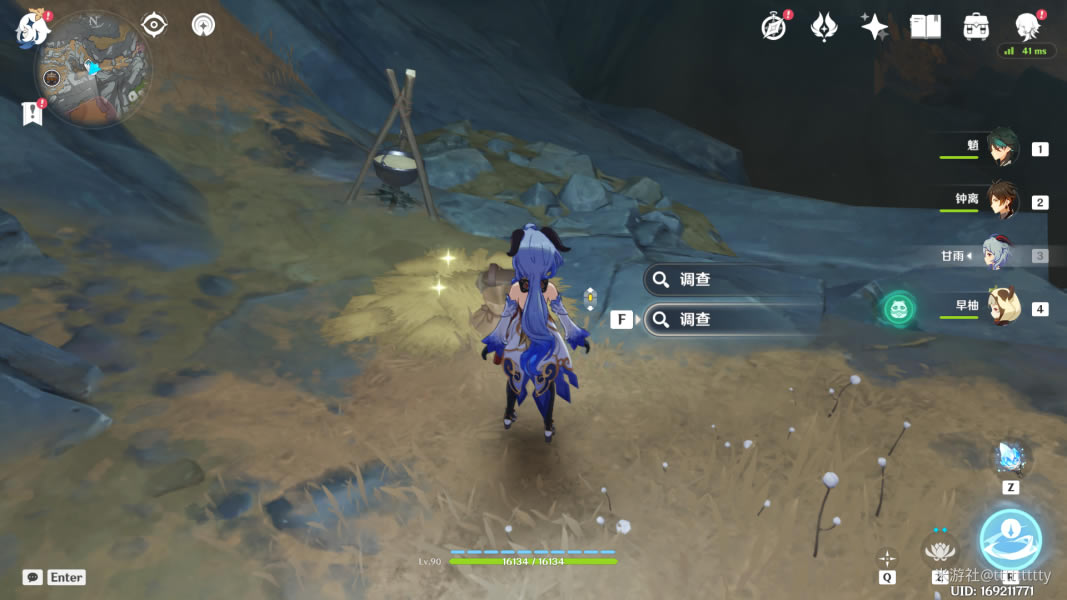Activate the glowing blue elemental skill
This screenshot has width=1067, height=600.
(1010, 539)
